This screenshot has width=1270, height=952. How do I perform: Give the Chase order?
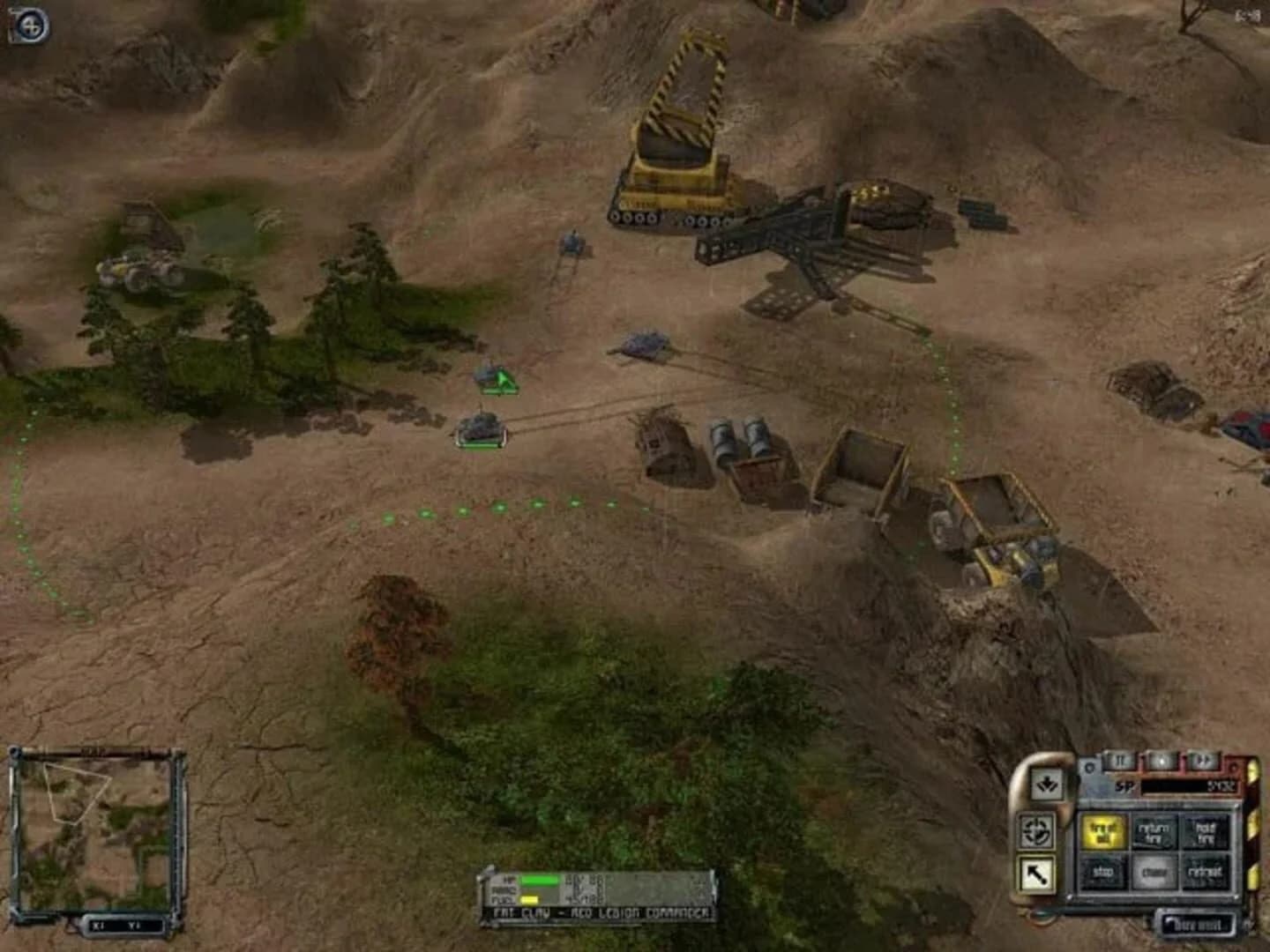pyautogui.click(x=1156, y=871)
